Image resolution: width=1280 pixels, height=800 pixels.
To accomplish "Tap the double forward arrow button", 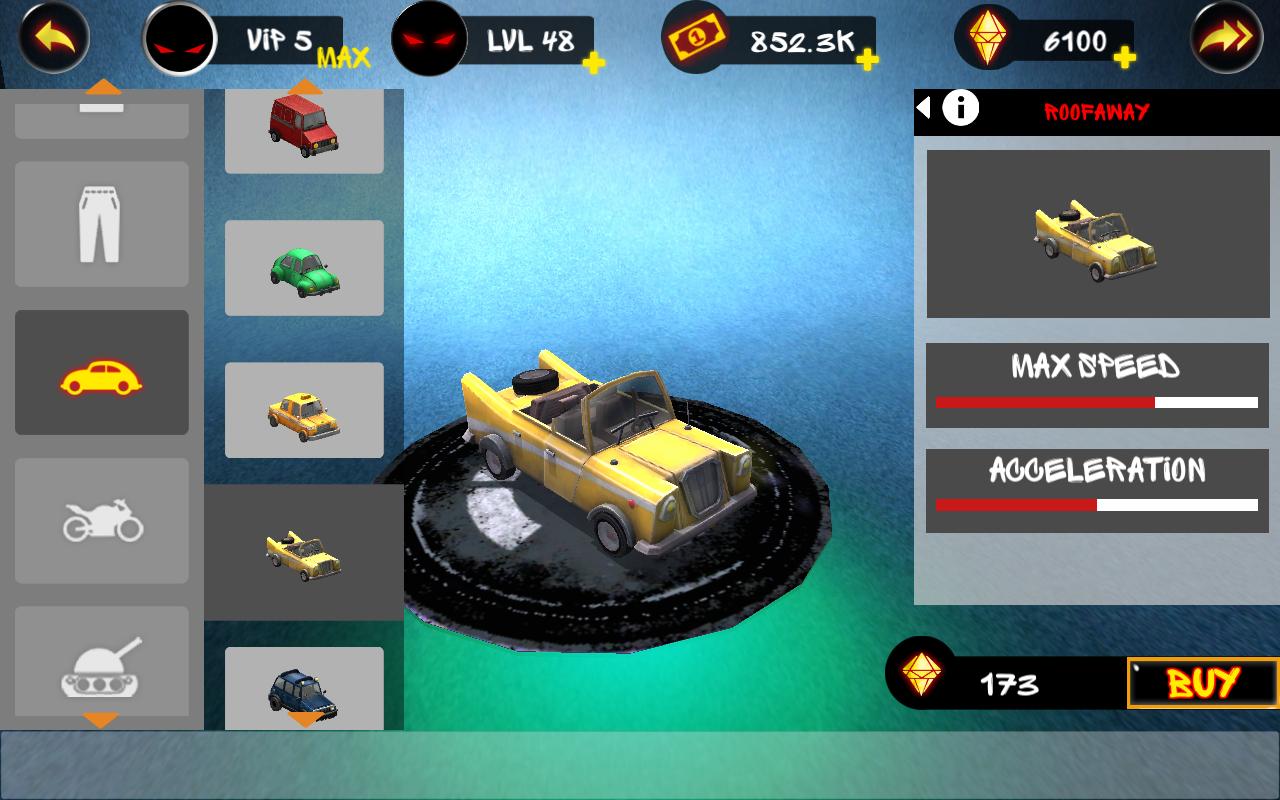I will (x=1224, y=38).
